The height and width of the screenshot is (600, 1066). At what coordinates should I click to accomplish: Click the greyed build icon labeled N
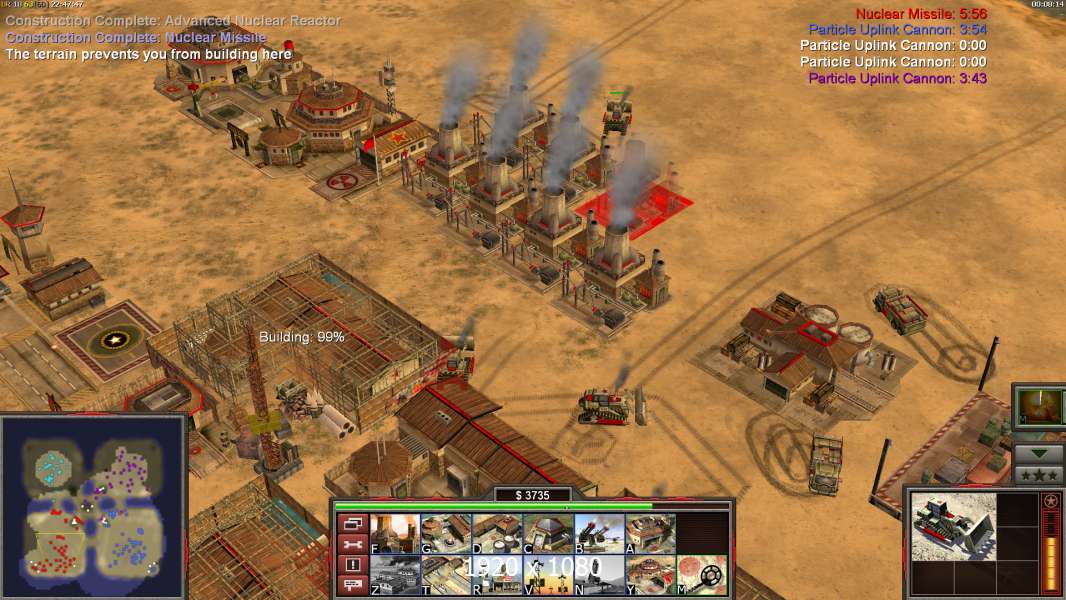click(x=599, y=575)
